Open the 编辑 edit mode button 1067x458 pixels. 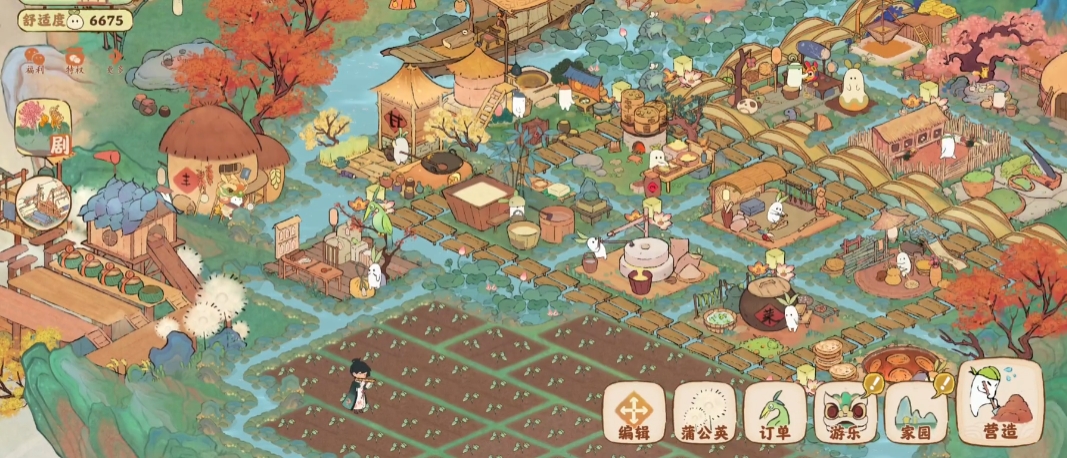click(633, 413)
